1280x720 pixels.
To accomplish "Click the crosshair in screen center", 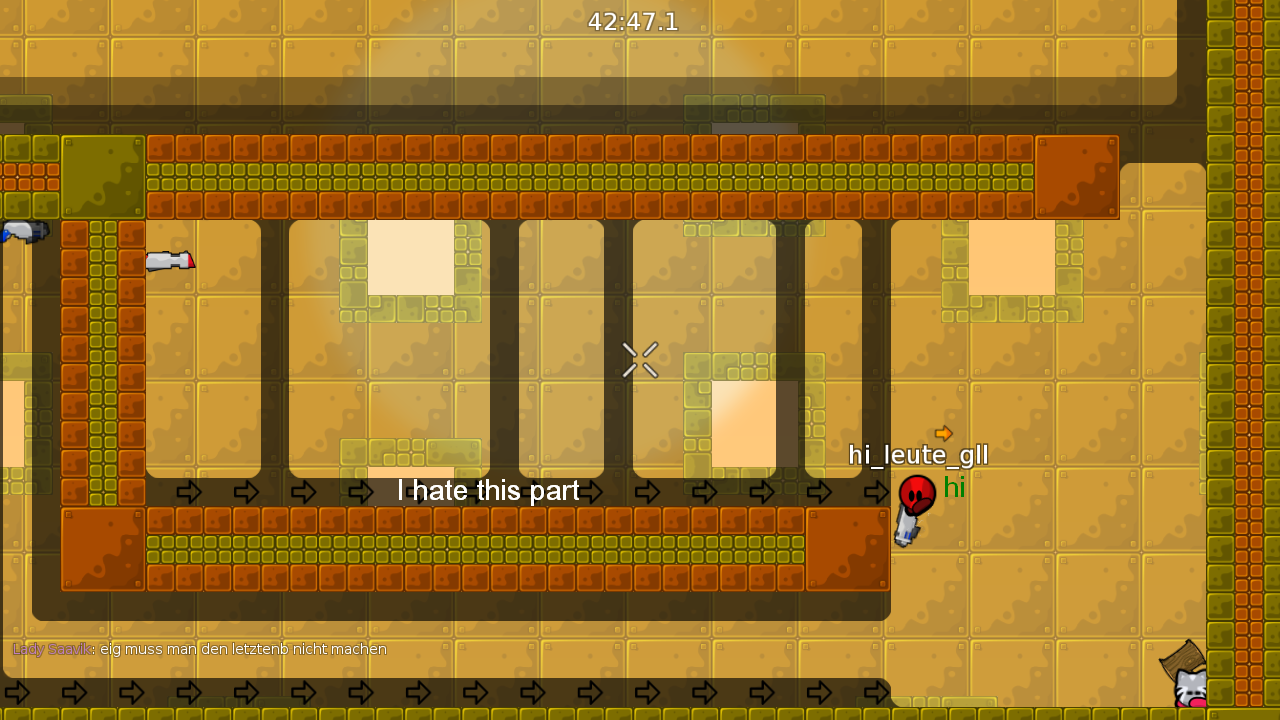I will [x=639, y=360].
